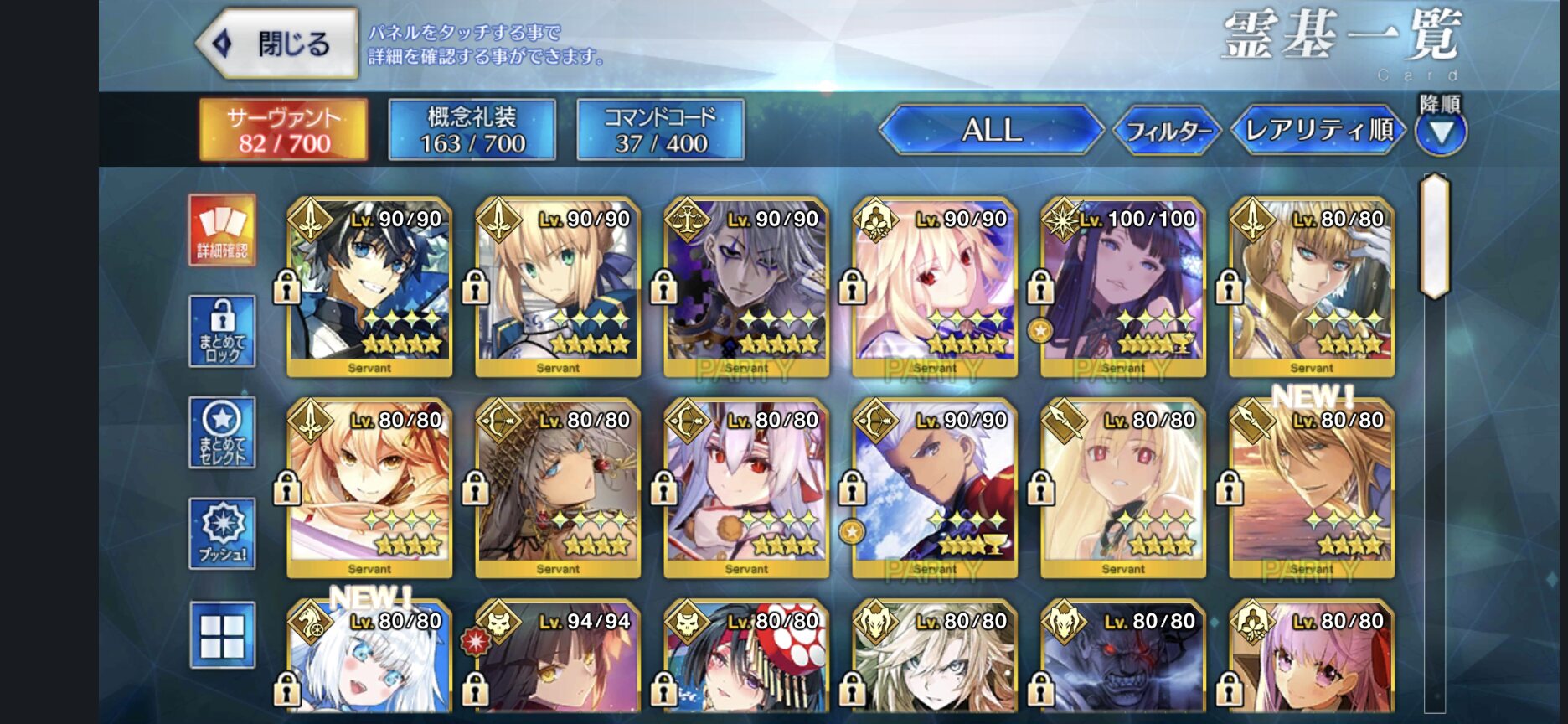
Task: Open the フィルター options
Action: [x=1168, y=131]
